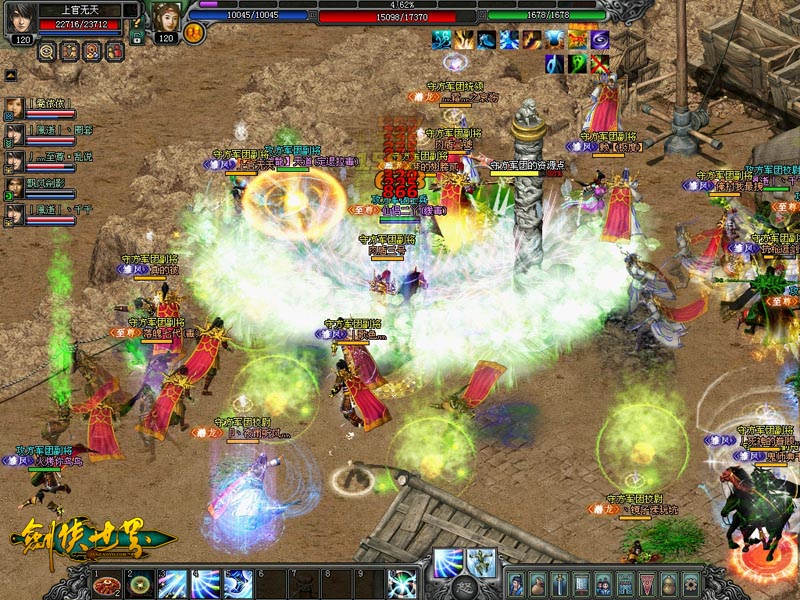
Task: Open the magnifier inspect button under the target
Action: [x=47, y=49]
